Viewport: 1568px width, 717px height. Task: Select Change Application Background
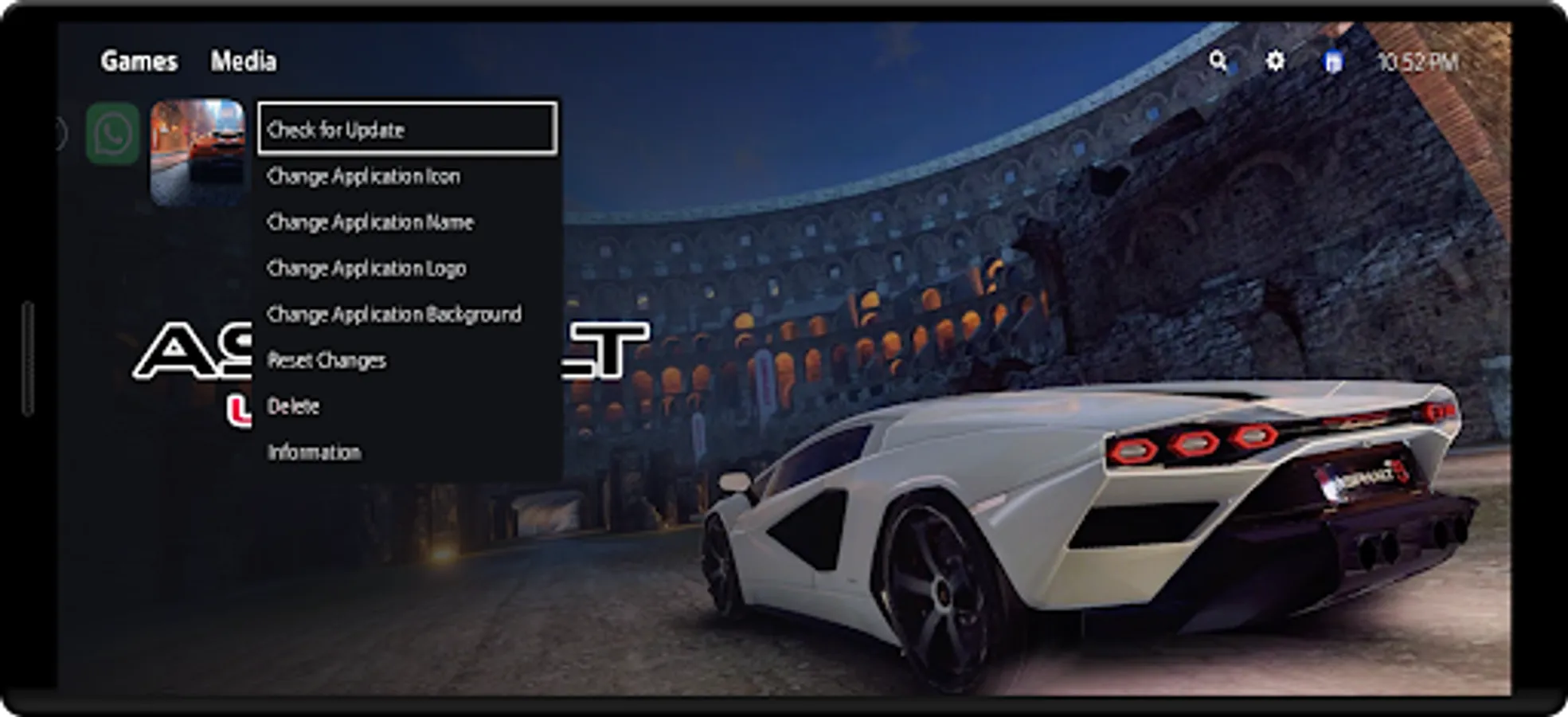[394, 314]
